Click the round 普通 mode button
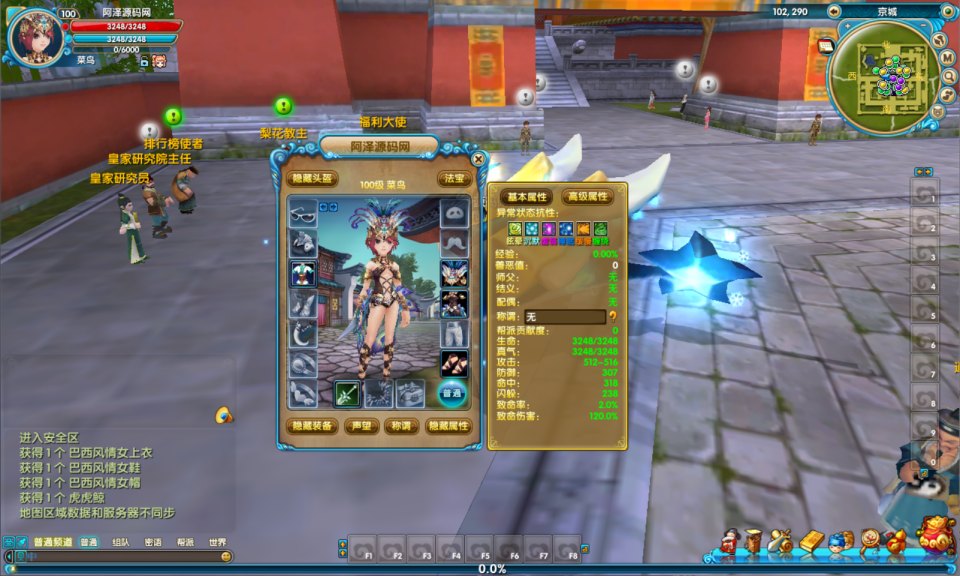Image resolution: width=960 pixels, height=576 pixels. tap(453, 393)
